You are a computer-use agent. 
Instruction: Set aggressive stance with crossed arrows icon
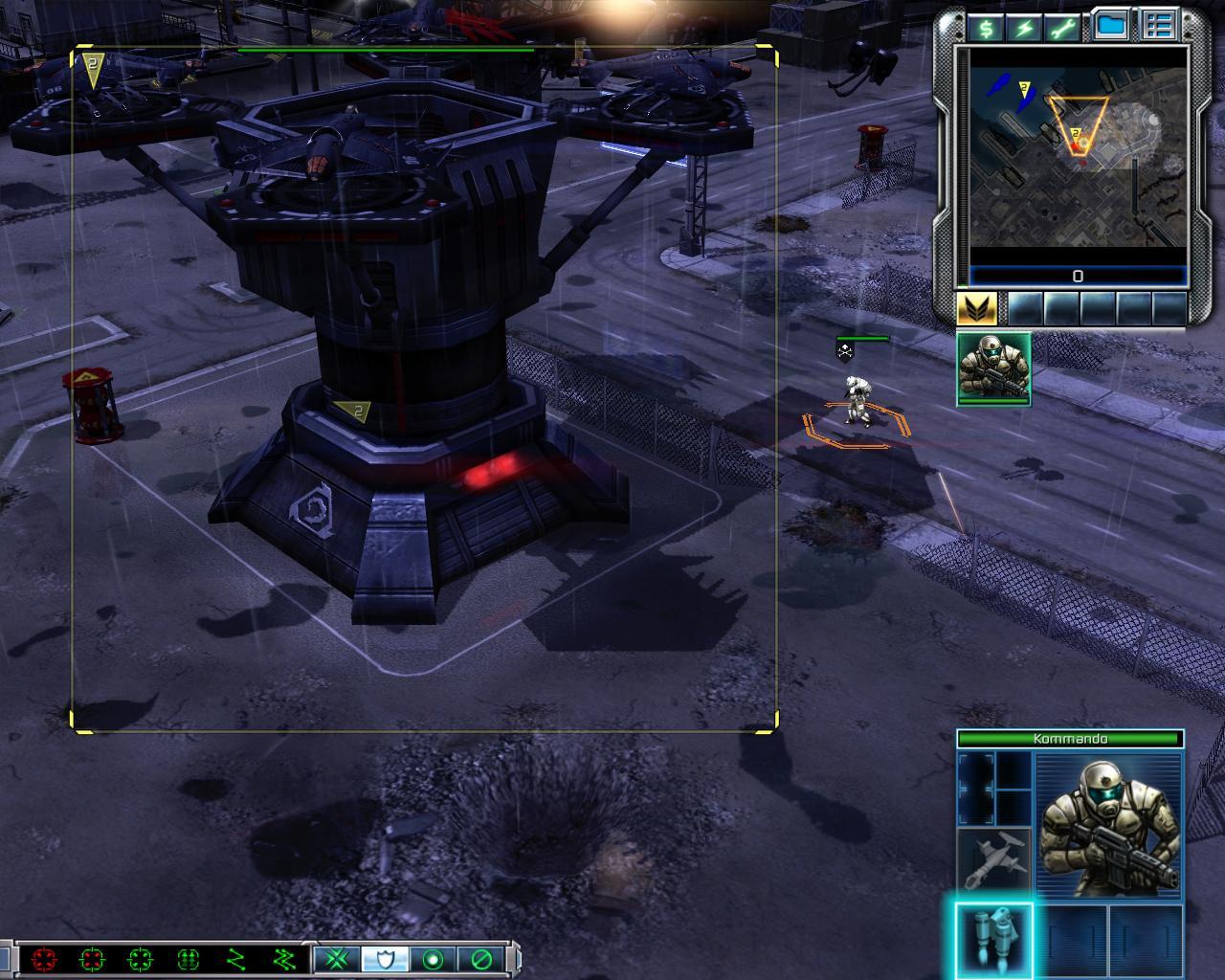coord(337,959)
